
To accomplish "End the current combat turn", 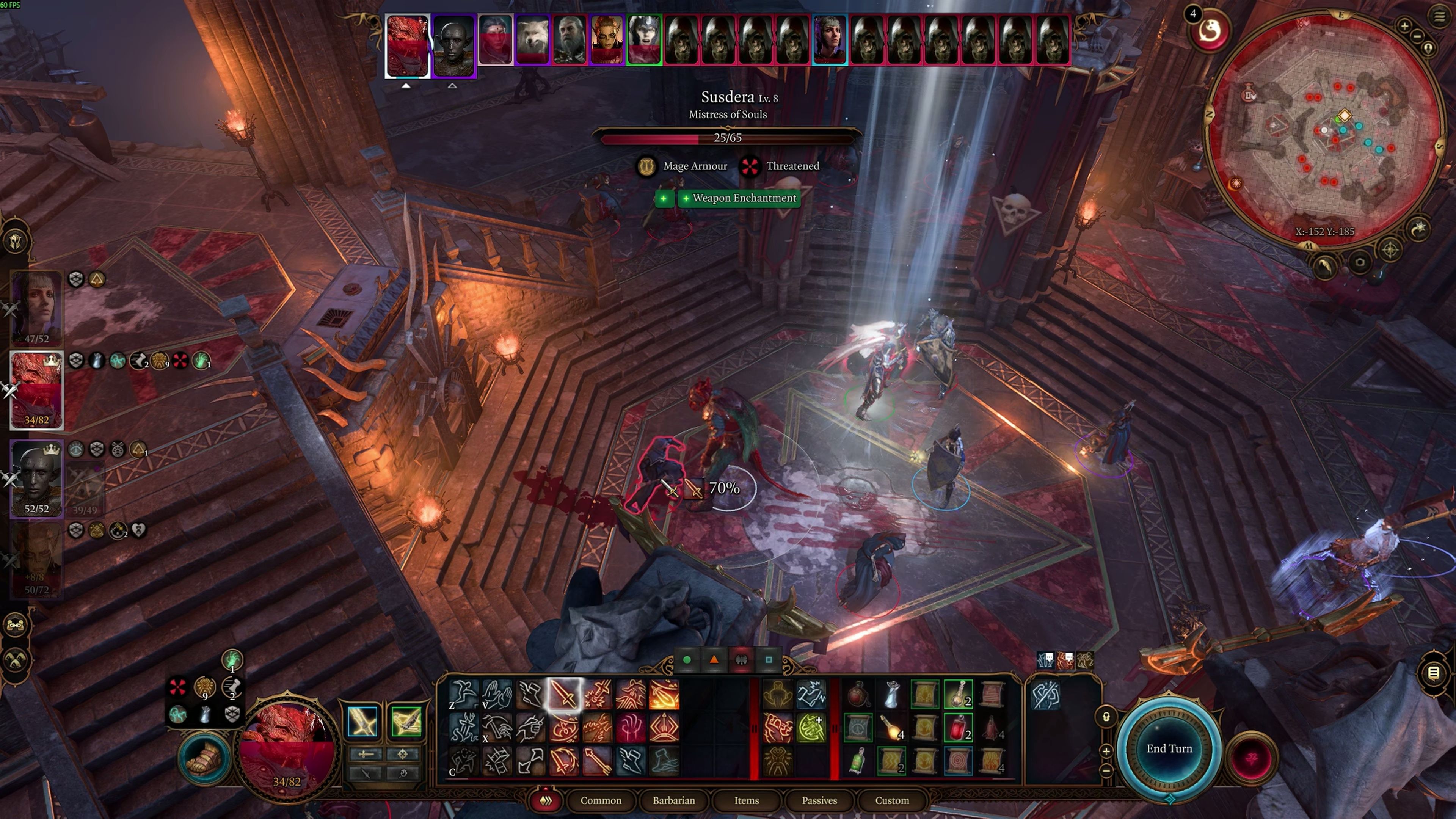I will tap(1169, 748).
